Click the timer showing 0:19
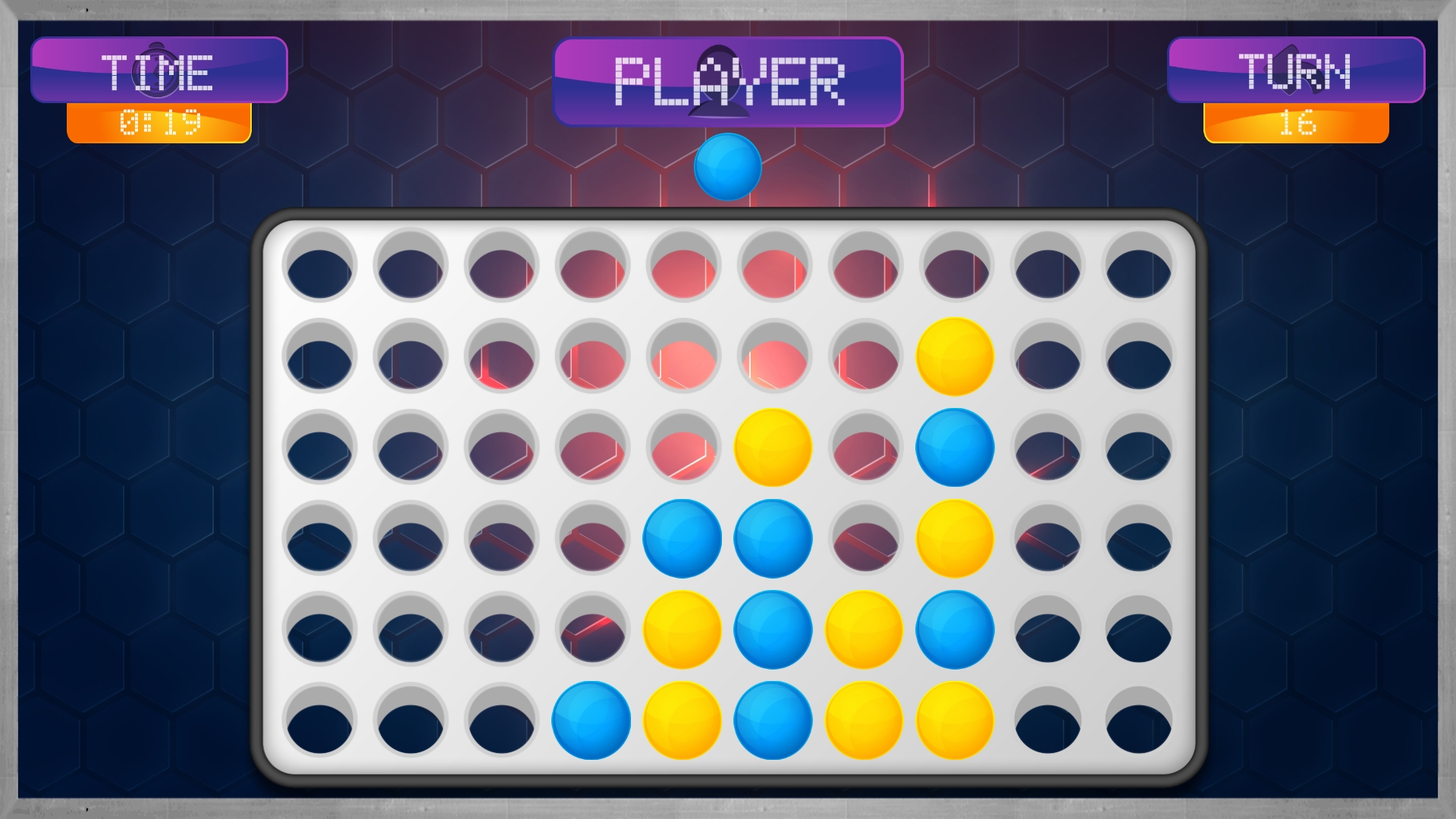Viewport: 1456px width, 819px height. coord(159,121)
